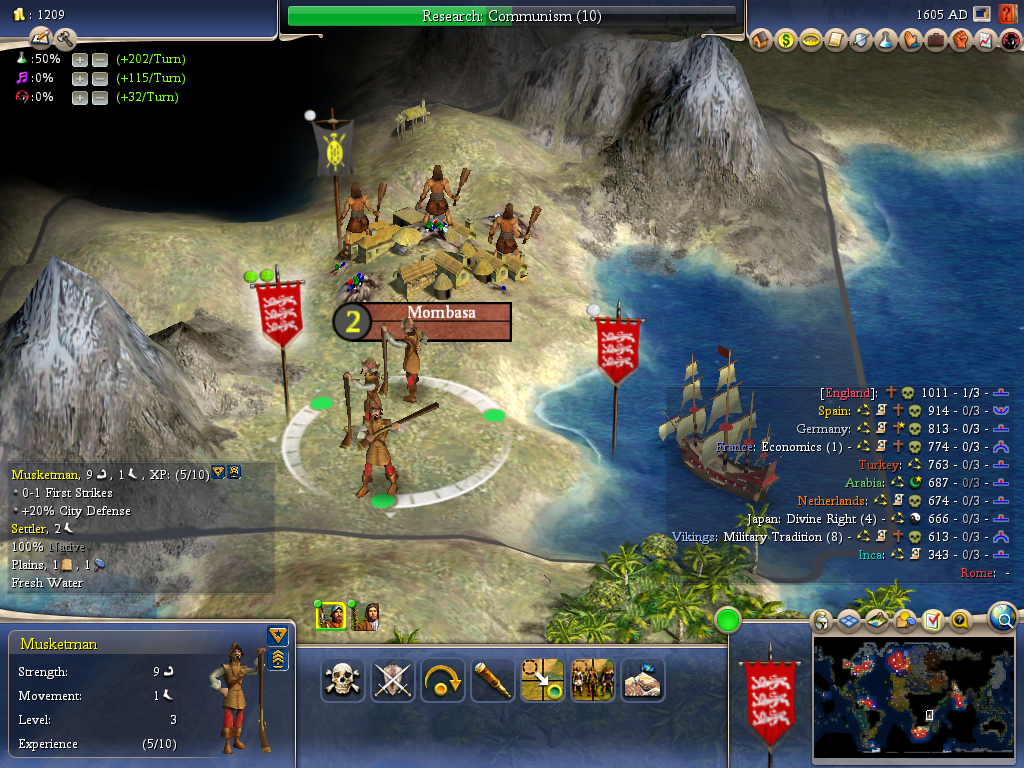
Task: Activate the explore spyglass command
Action: pos(493,680)
